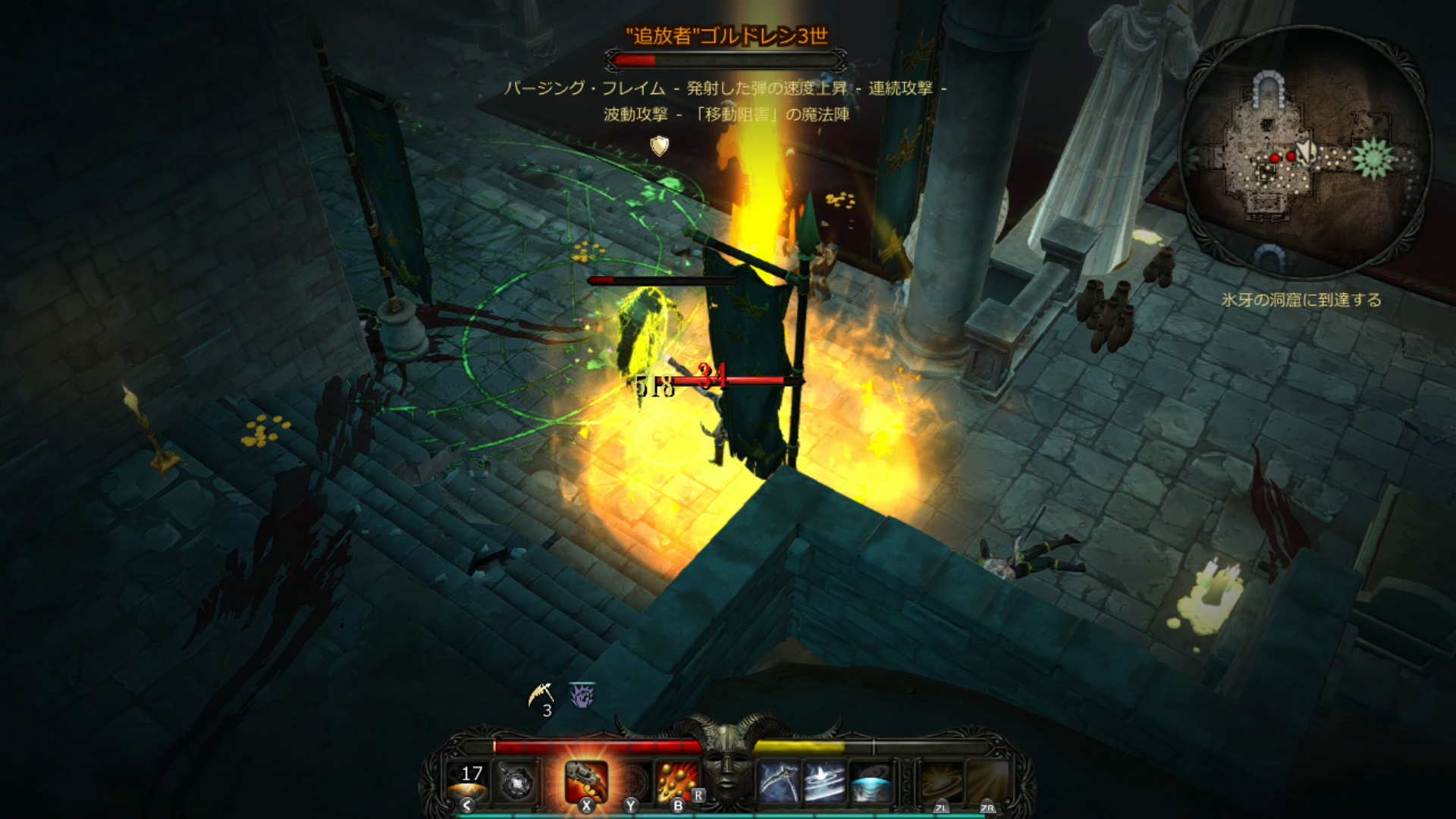Cast the blue scythe skill

pyautogui.click(x=778, y=783)
